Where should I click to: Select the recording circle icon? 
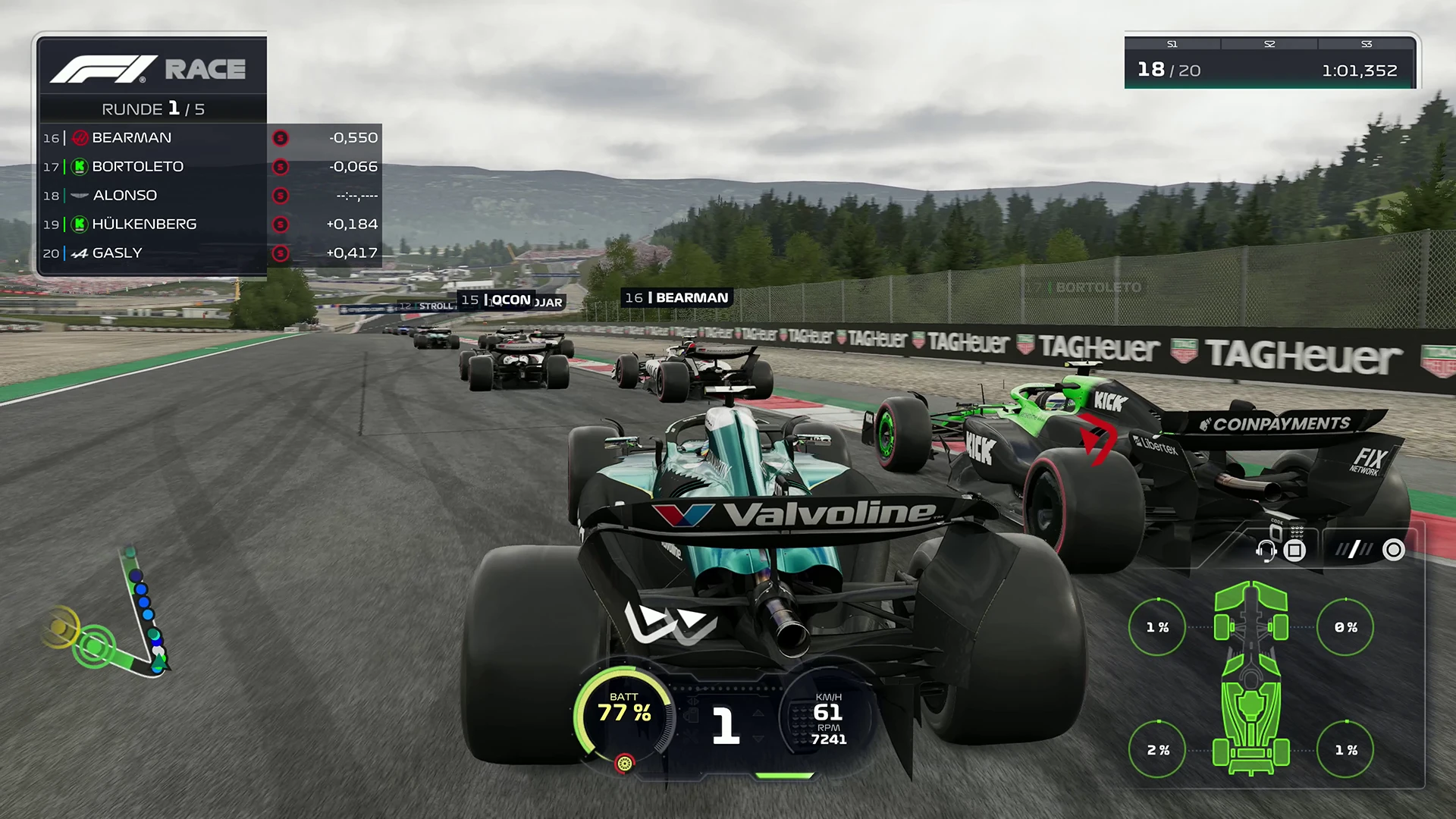tap(1392, 551)
